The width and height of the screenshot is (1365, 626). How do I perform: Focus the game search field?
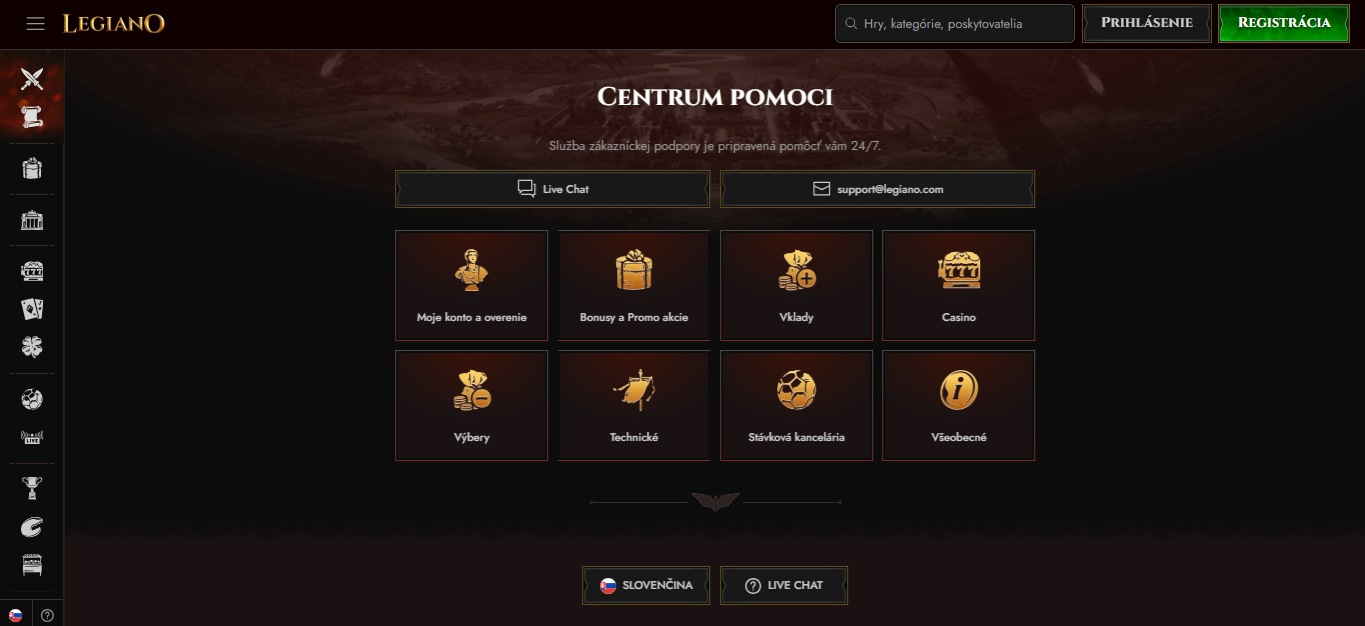coord(955,23)
